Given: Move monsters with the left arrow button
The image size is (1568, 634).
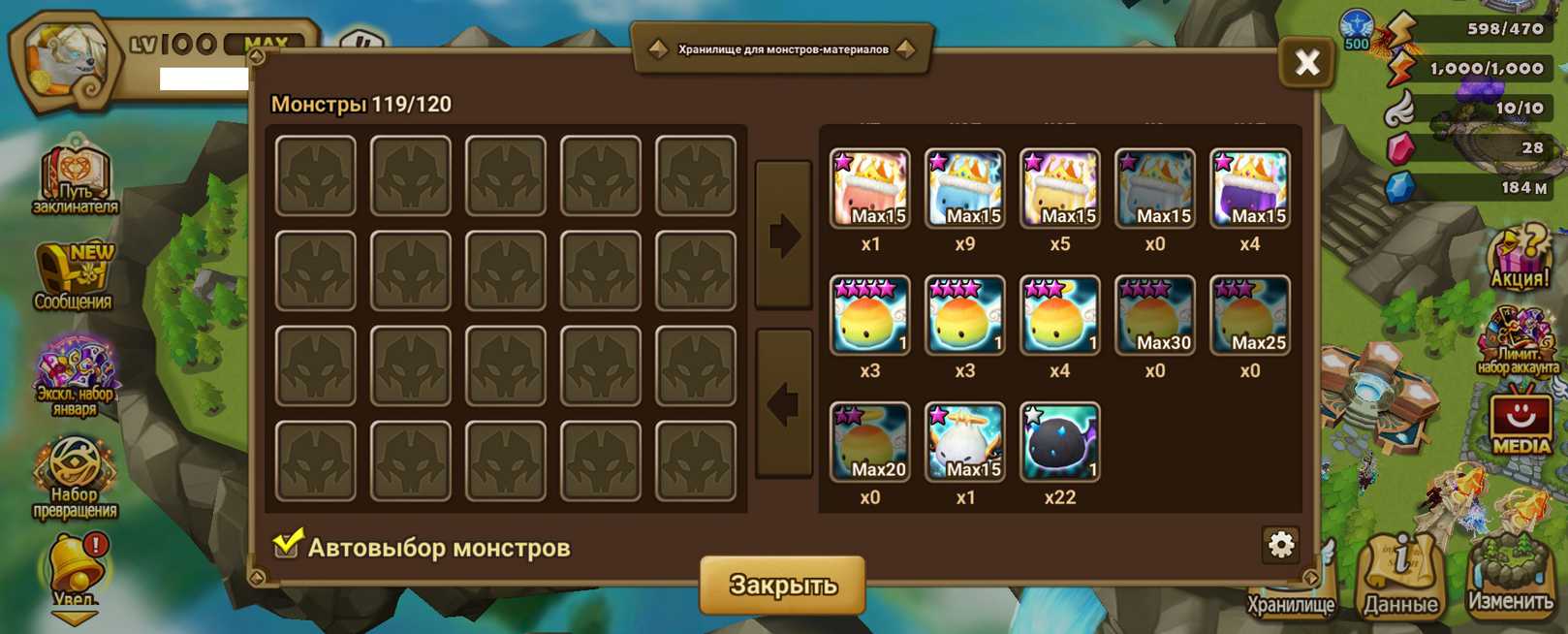Looking at the screenshot, I should 783,403.
